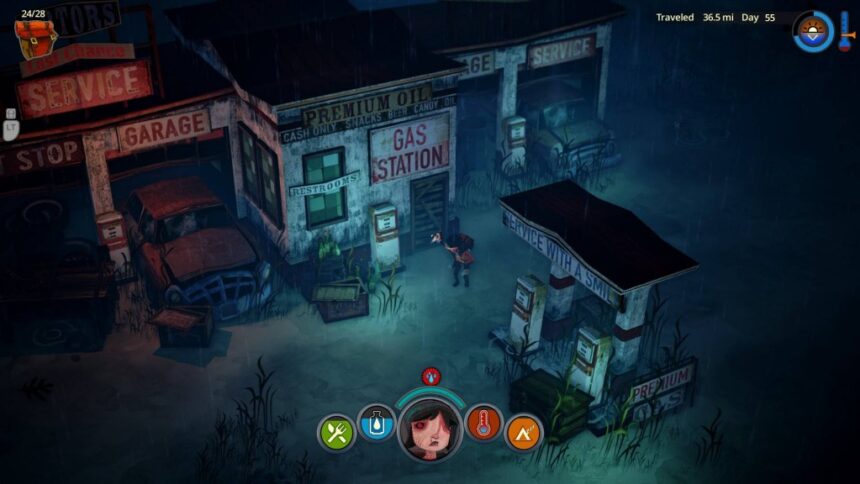Viewport: 860px width, 484px height.
Task: Click the blue water bottle thirst icon
Action: (378, 424)
